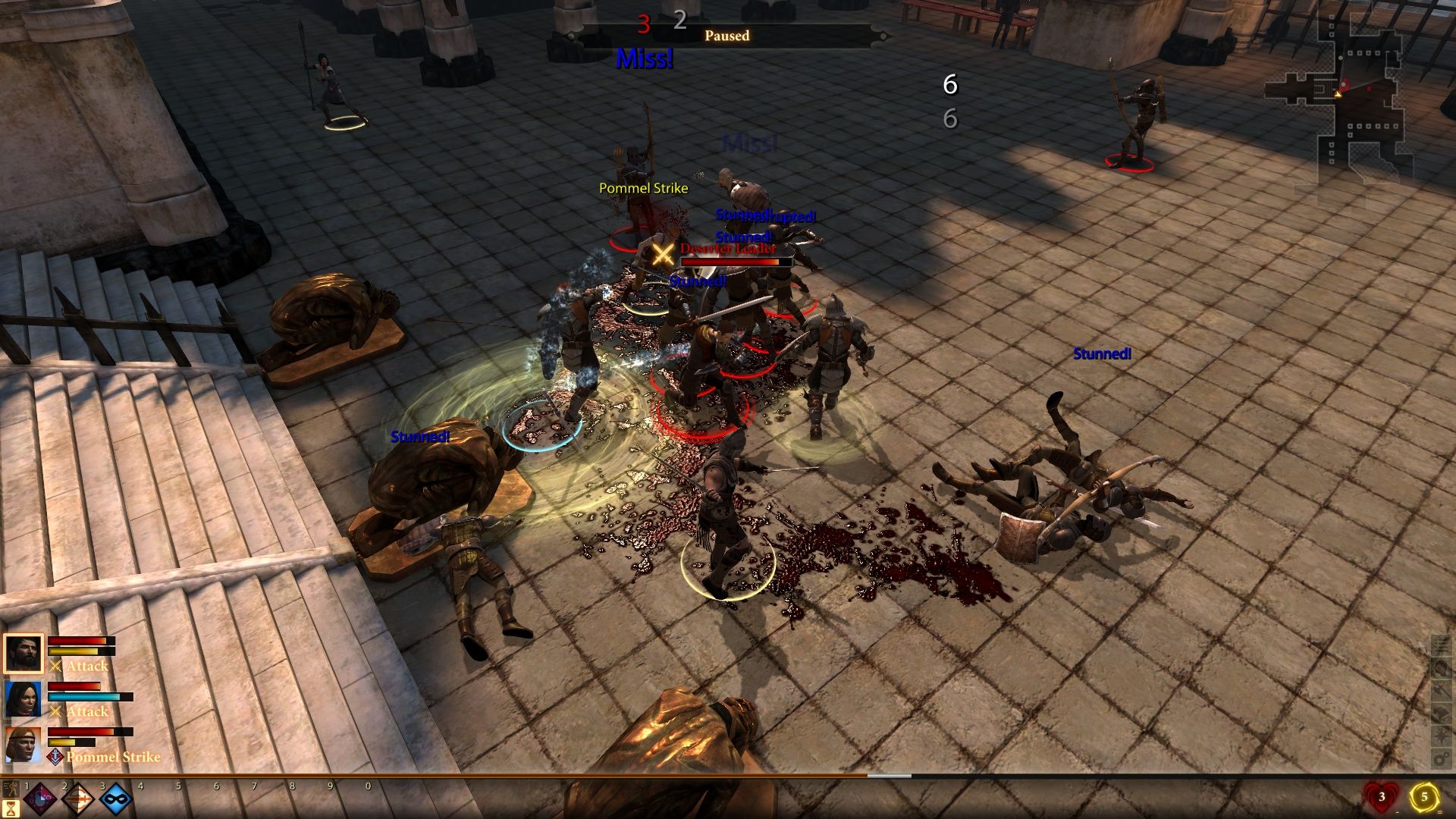This screenshot has height=819, width=1456.
Task: Use a yellow stamina draught
Action: click(1423, 796)
